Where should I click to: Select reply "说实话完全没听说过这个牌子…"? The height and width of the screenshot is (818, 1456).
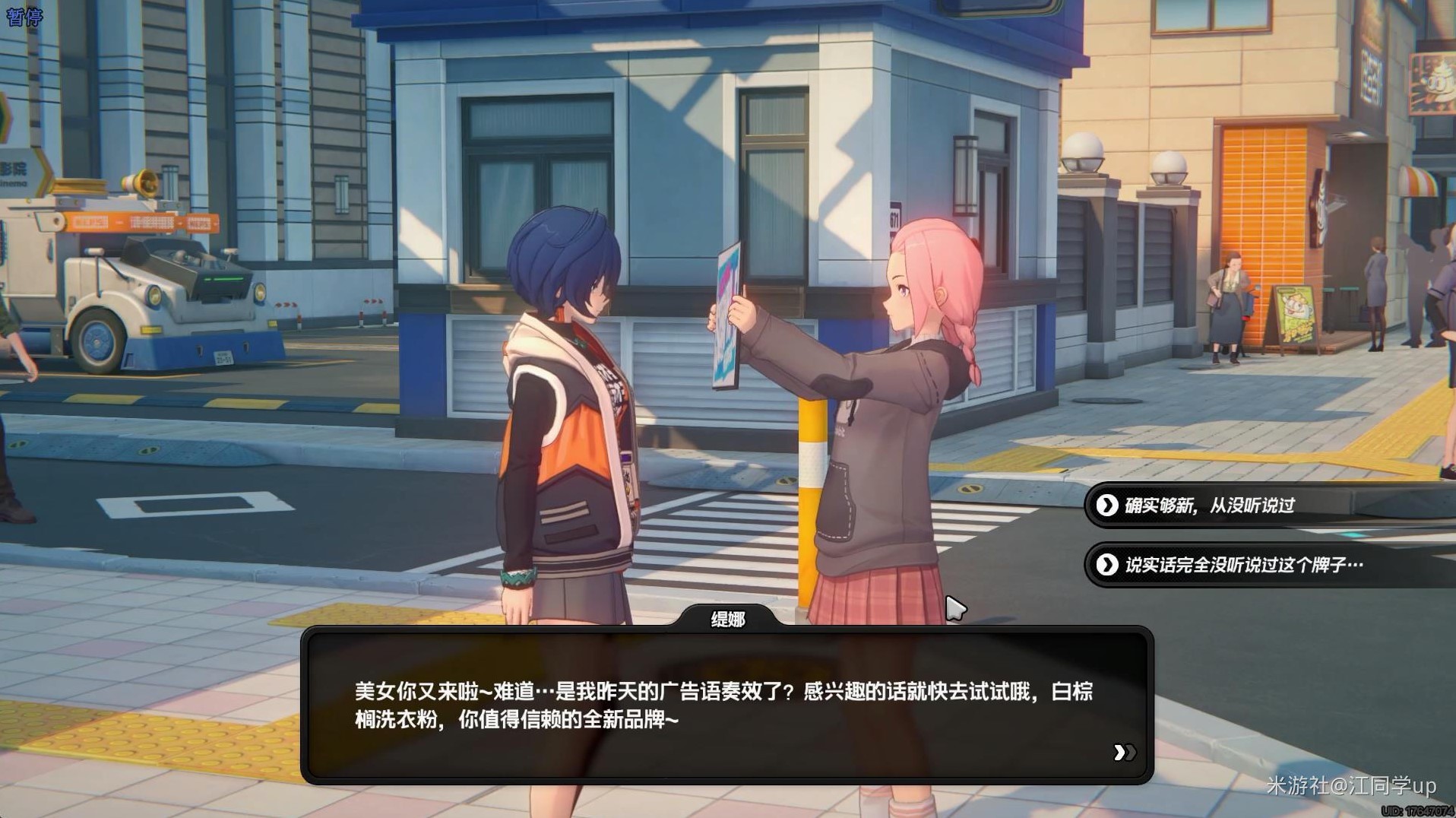(1243, 565)
